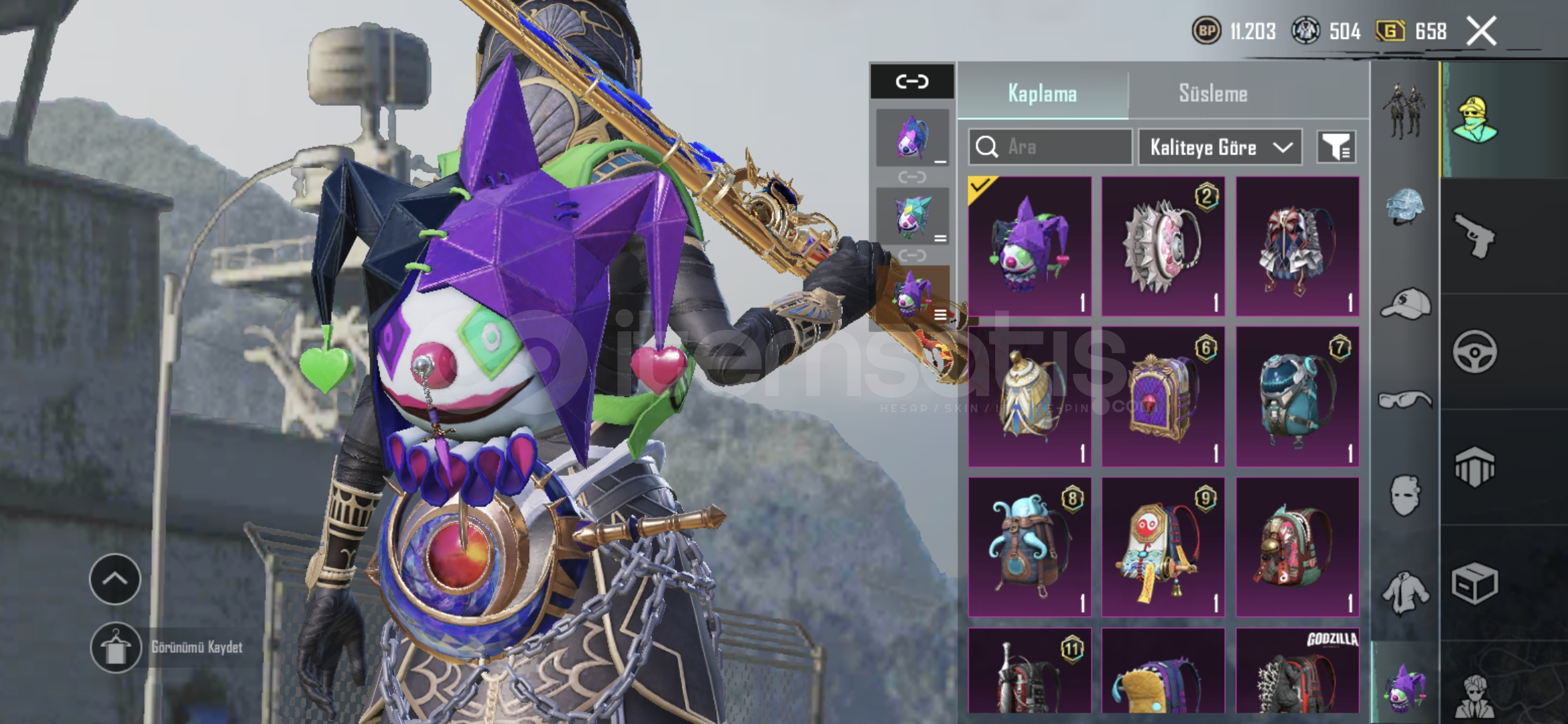Open the steering wheel vehicle category
1568x724 pixels.
tap(1474, 351)
